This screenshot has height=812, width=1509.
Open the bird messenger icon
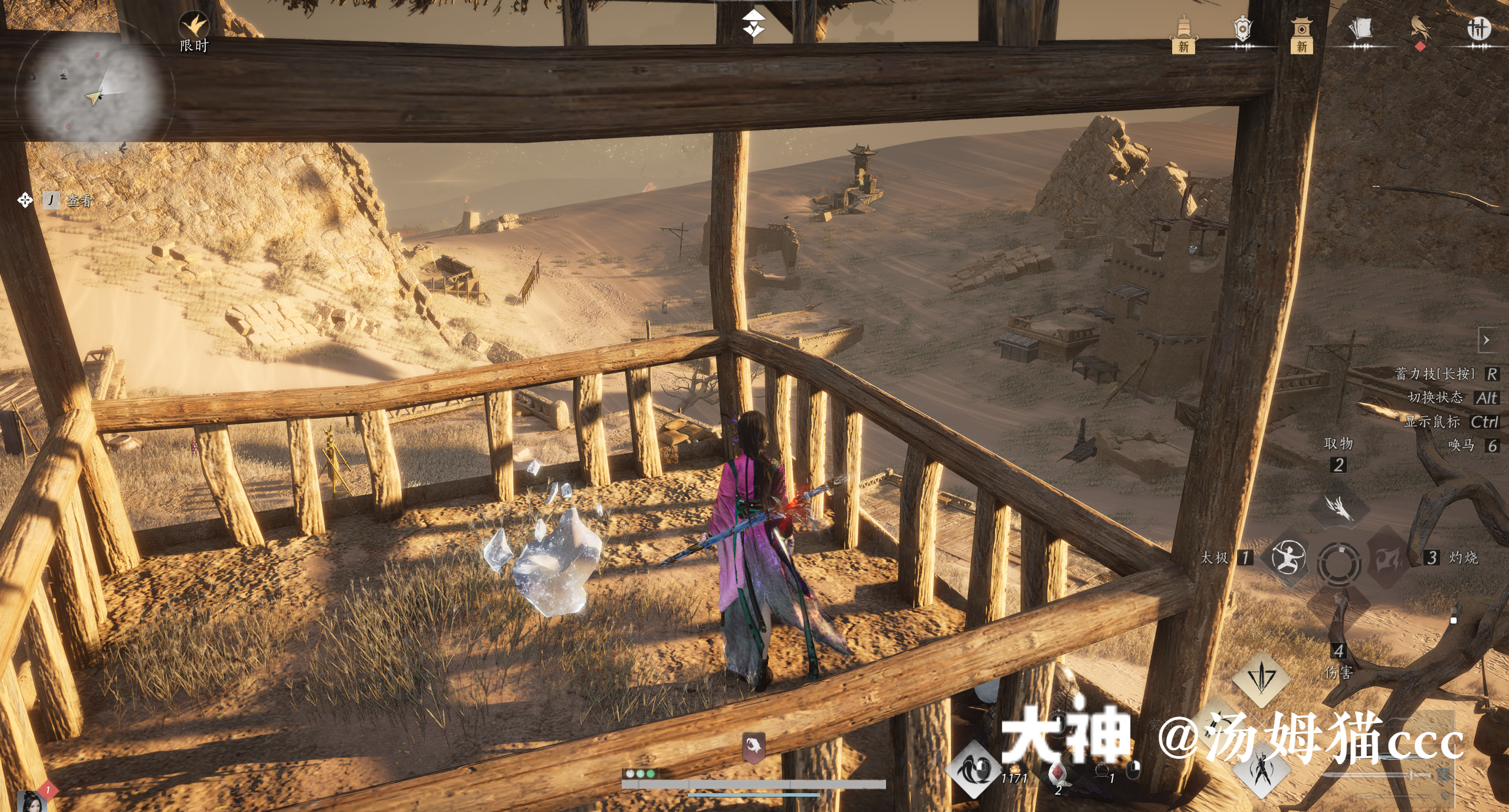tap(1419, 29)
